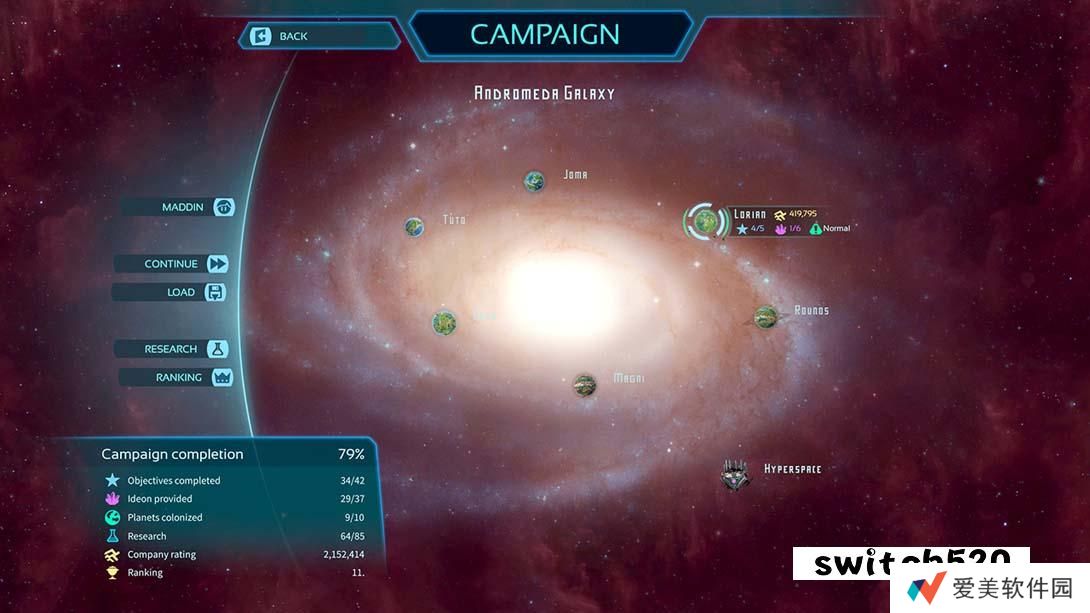Pick planet Magni on the galaxy map
The width and height of the screenshot is (1090, 613).
[585, 383]
